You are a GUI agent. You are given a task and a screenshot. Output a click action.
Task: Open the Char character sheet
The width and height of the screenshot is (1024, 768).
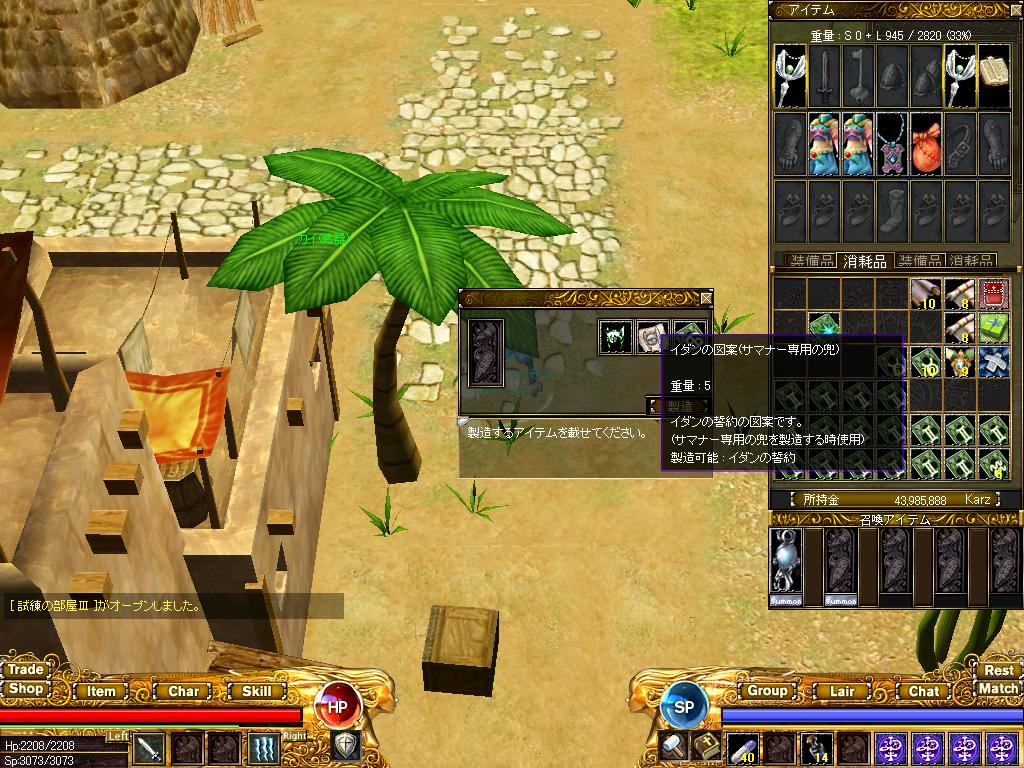pyautogui.click(x=183, y=691)
